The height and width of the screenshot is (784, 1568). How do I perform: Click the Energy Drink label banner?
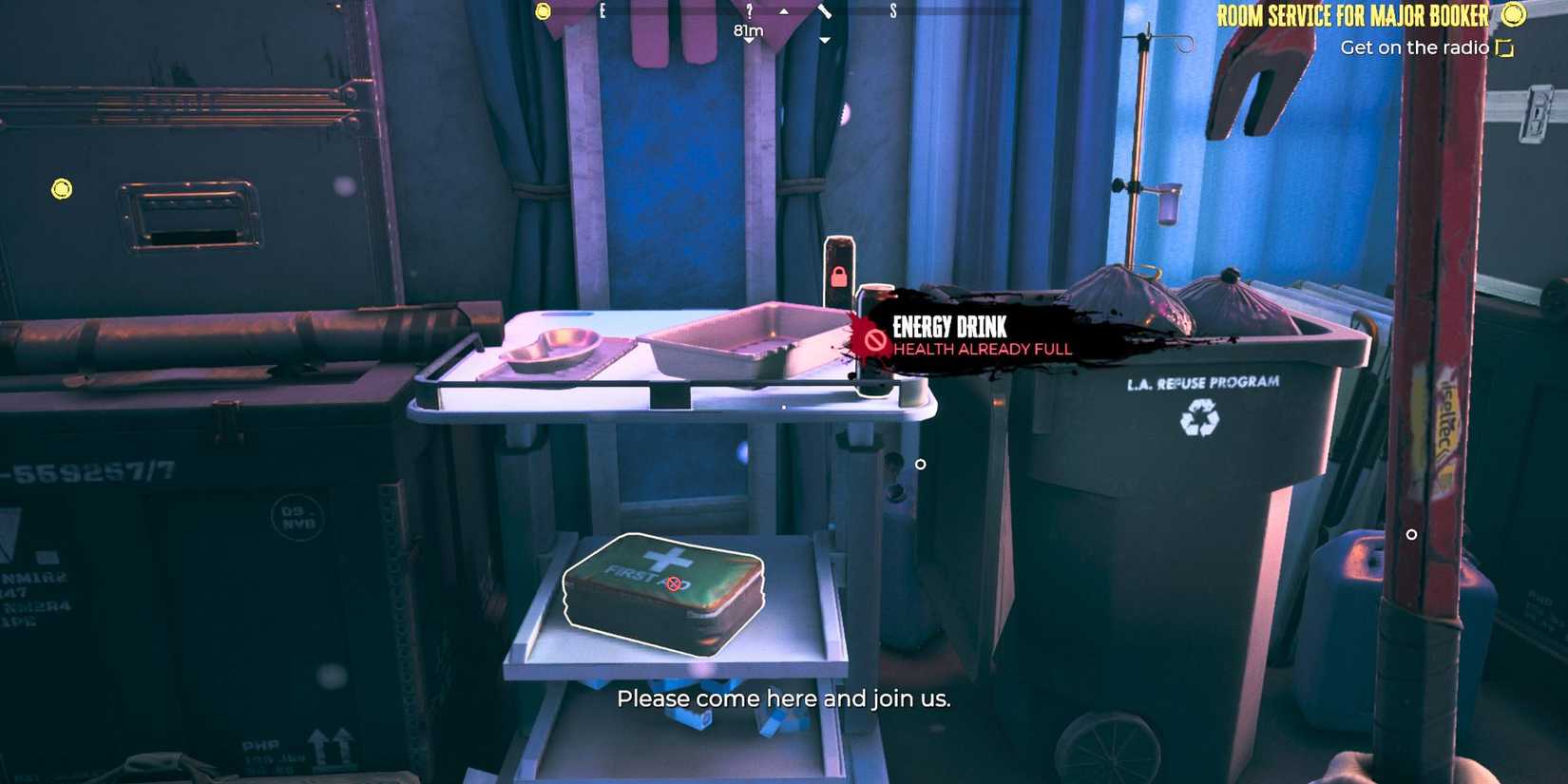coord(949,327)
